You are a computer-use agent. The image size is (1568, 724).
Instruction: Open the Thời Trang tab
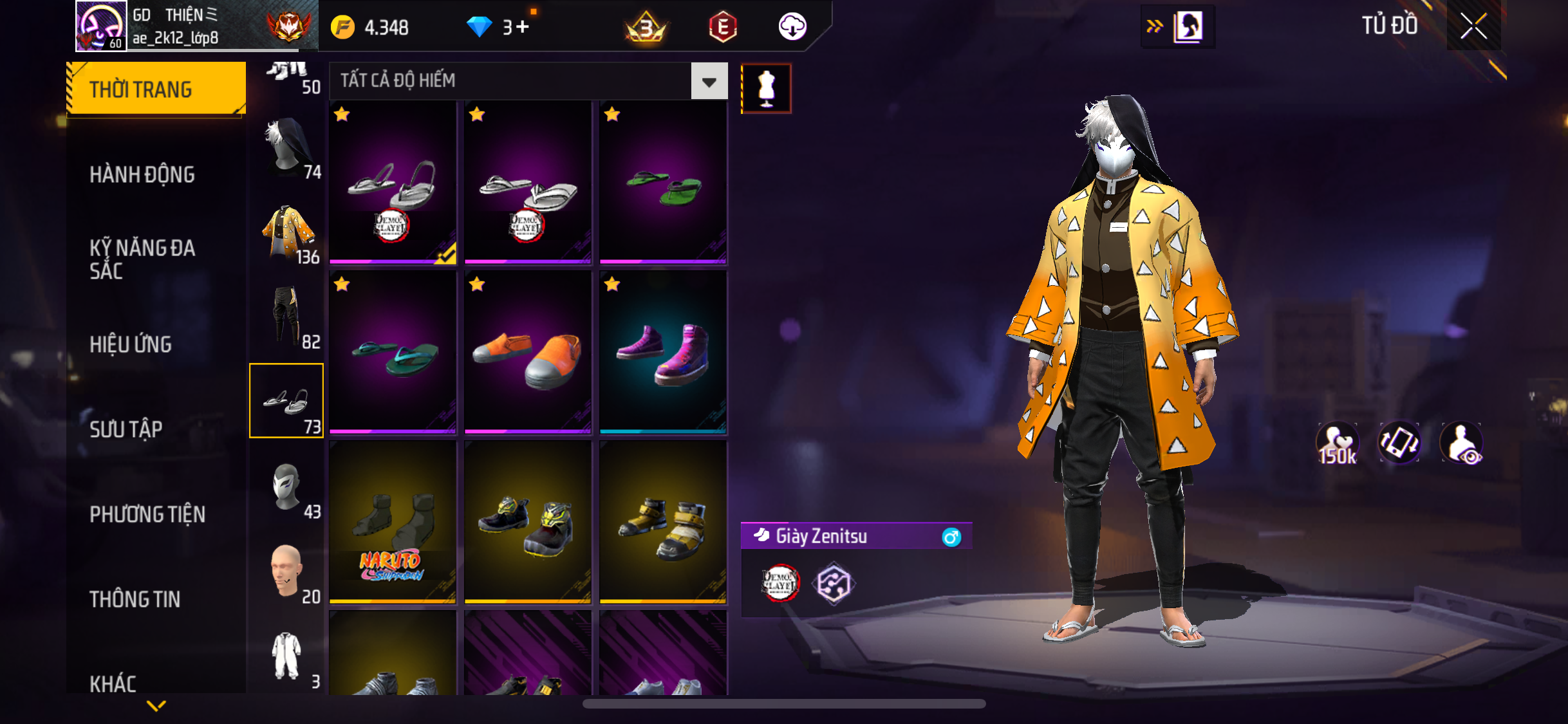tap(156, 89)
